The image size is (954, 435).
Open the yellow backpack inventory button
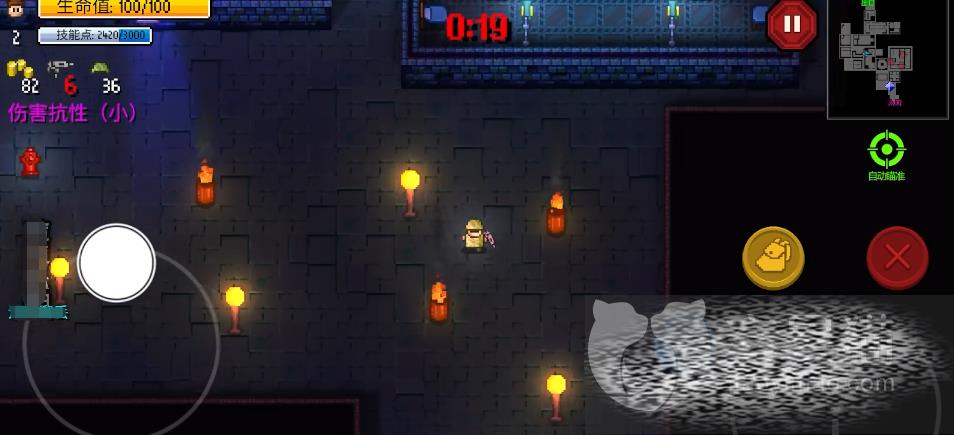coord(773,258)
